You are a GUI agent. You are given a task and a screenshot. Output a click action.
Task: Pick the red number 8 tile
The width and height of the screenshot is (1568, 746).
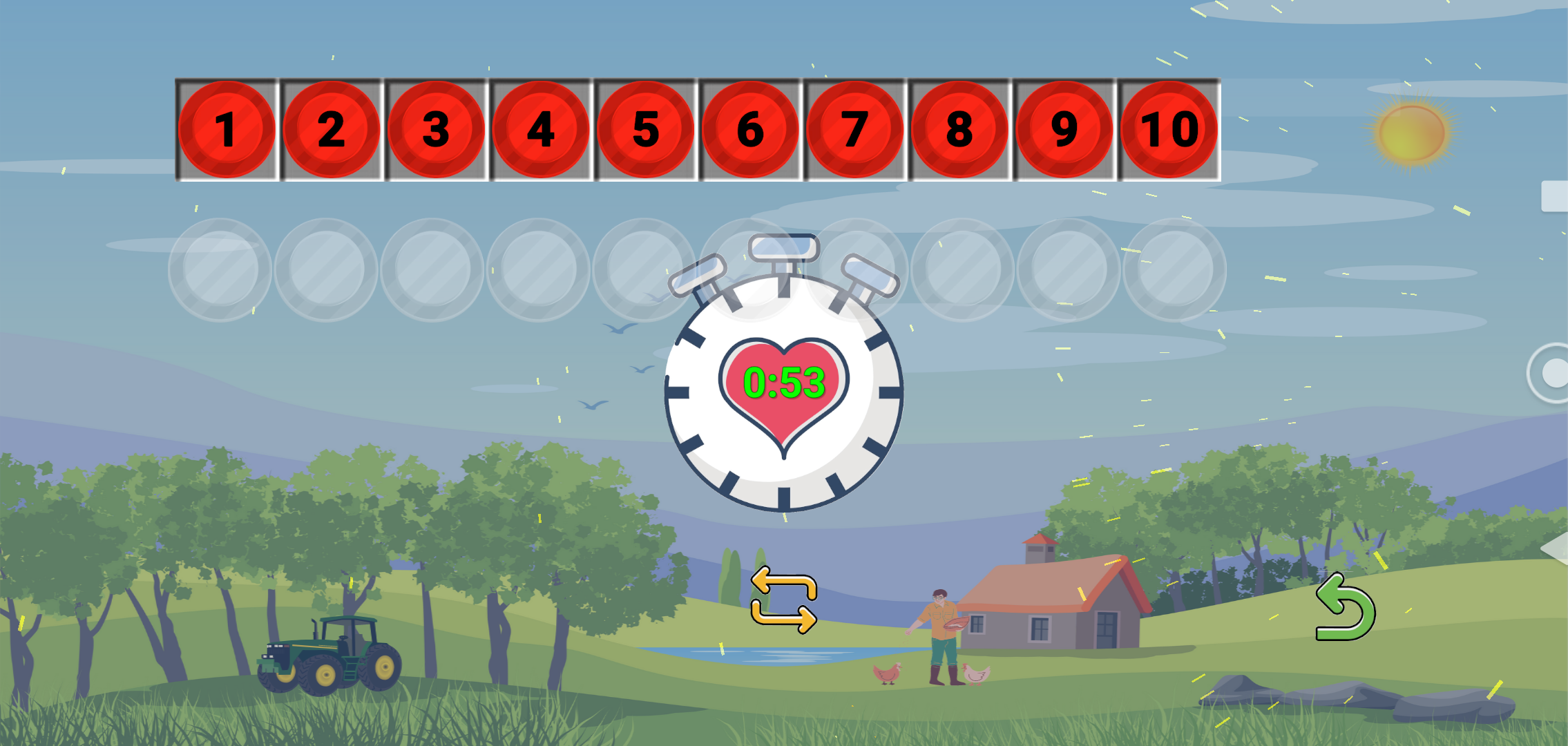pyautogui.click(x=960, y=130)
